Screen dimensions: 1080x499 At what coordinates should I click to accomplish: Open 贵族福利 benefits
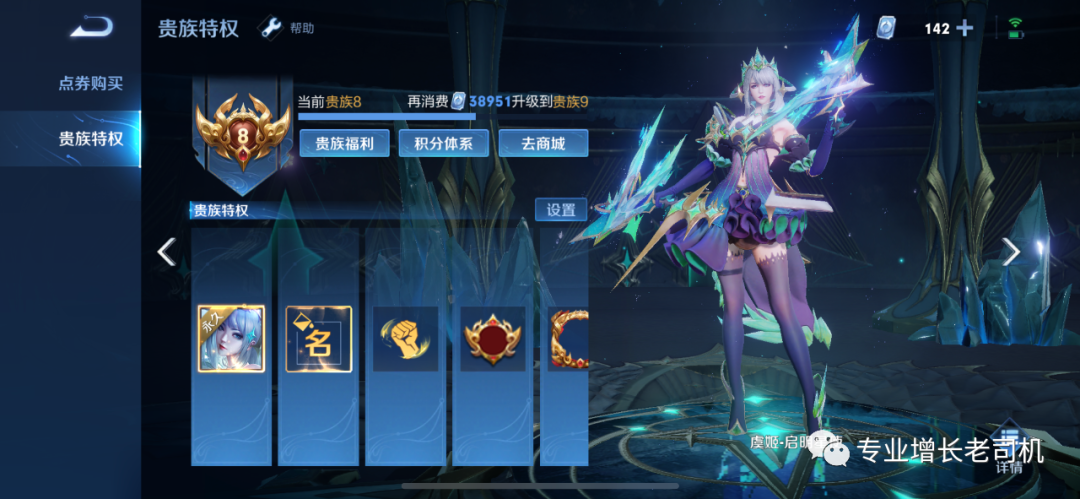[344, 143]
